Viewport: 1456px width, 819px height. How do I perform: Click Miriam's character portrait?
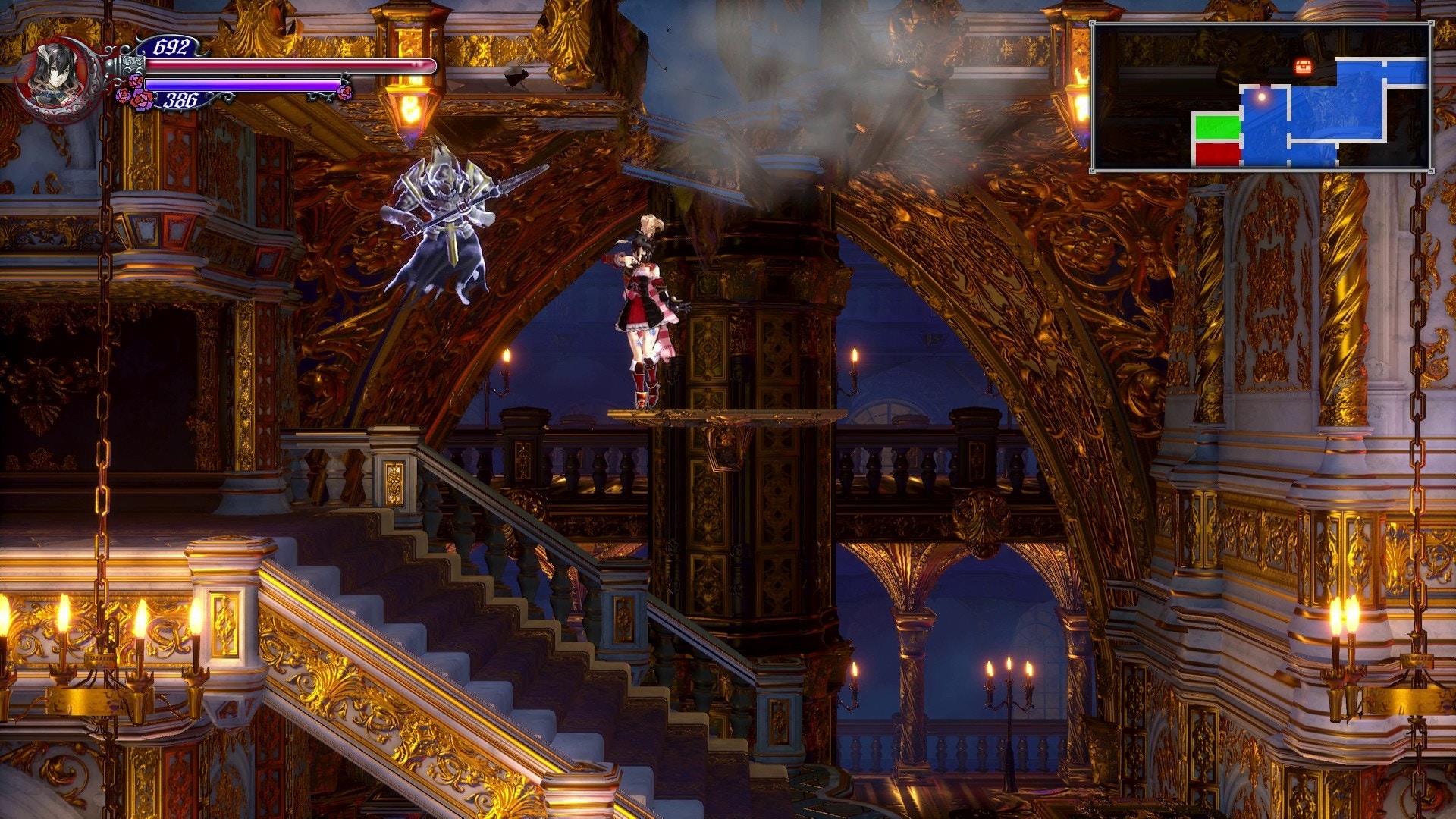58,78
